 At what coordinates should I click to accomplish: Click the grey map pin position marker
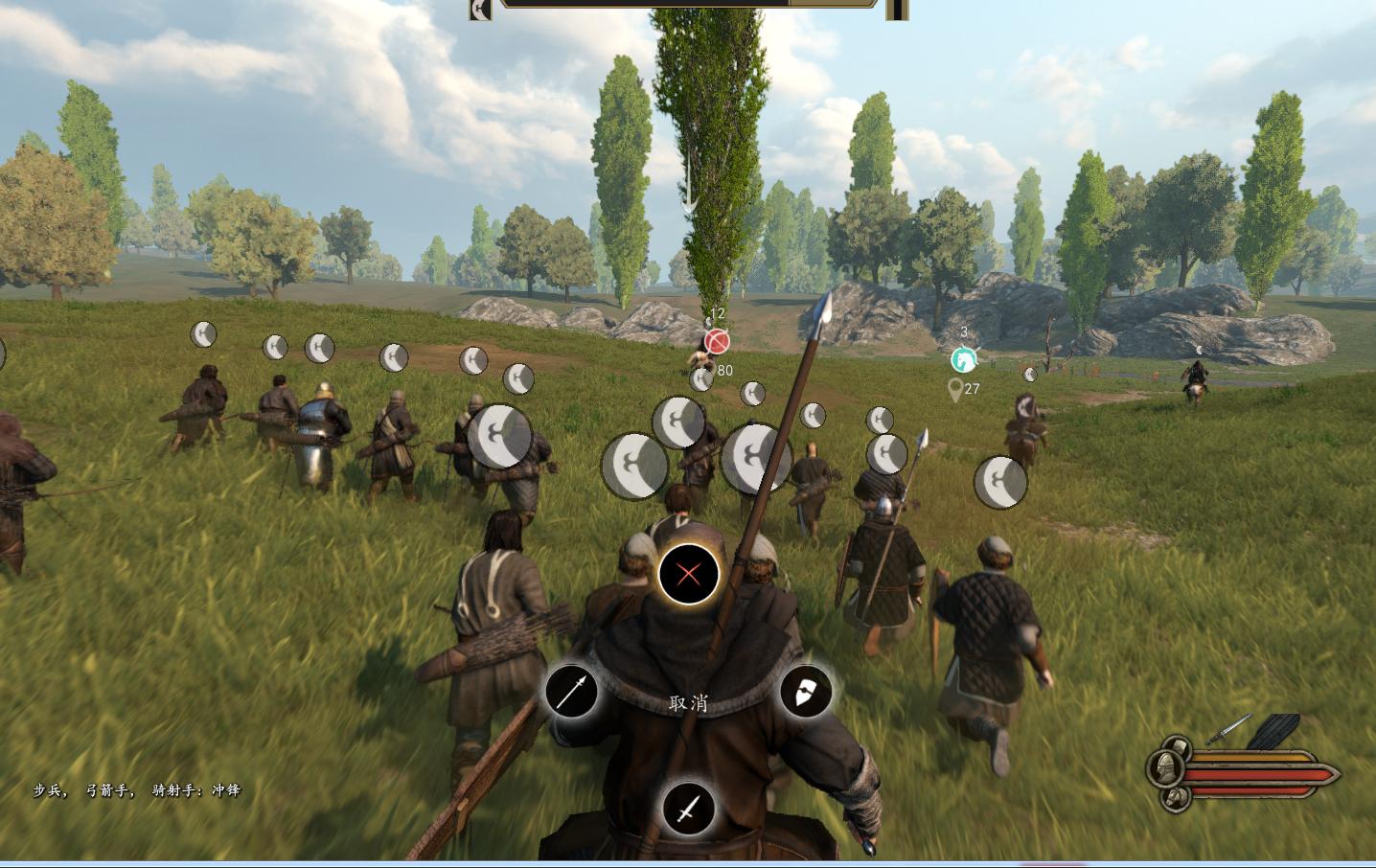pyautogui.click(x=954, y=390)
